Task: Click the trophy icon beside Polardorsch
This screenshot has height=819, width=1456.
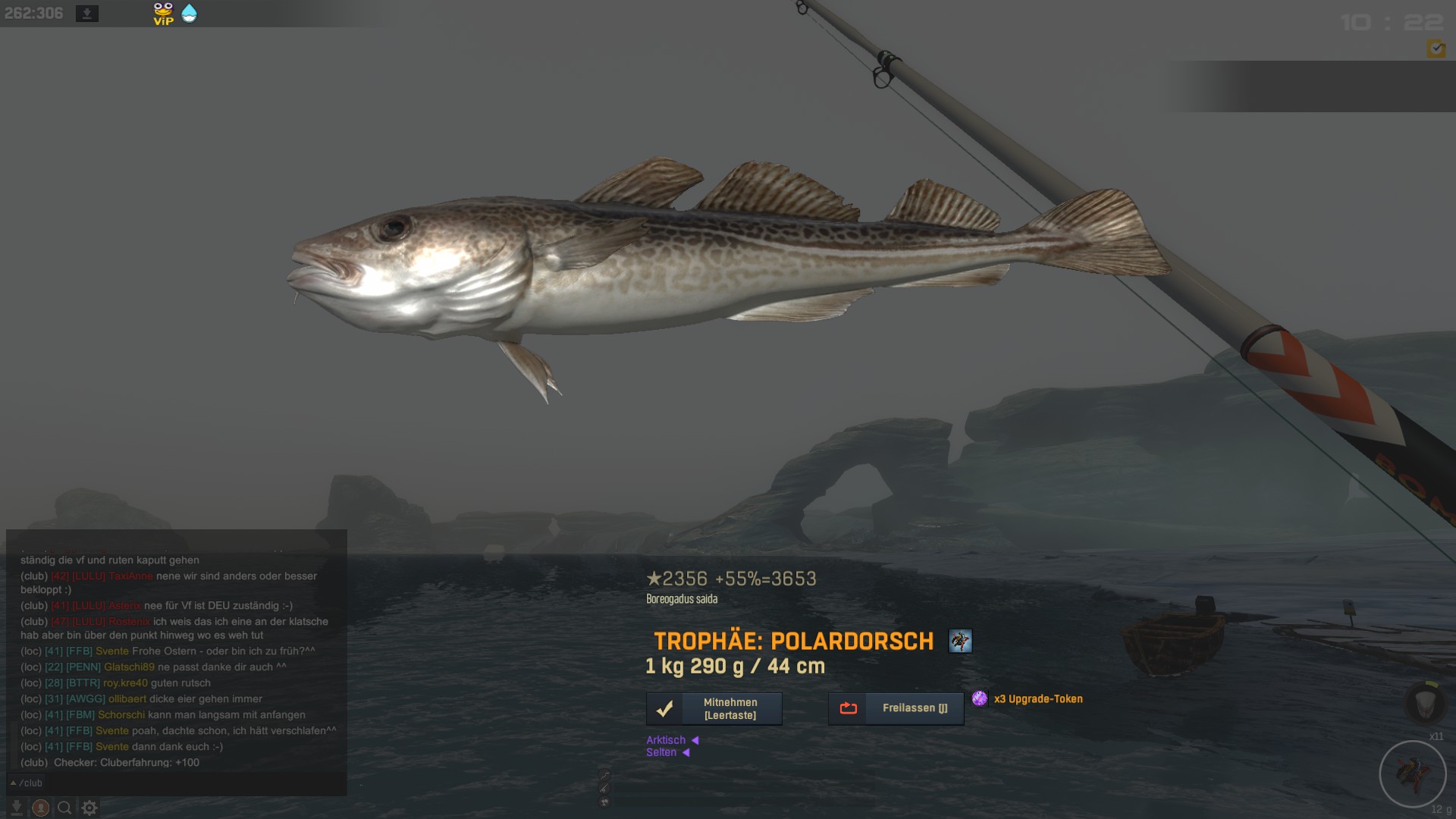Action: pyautogui.click(x=960, y=641)
